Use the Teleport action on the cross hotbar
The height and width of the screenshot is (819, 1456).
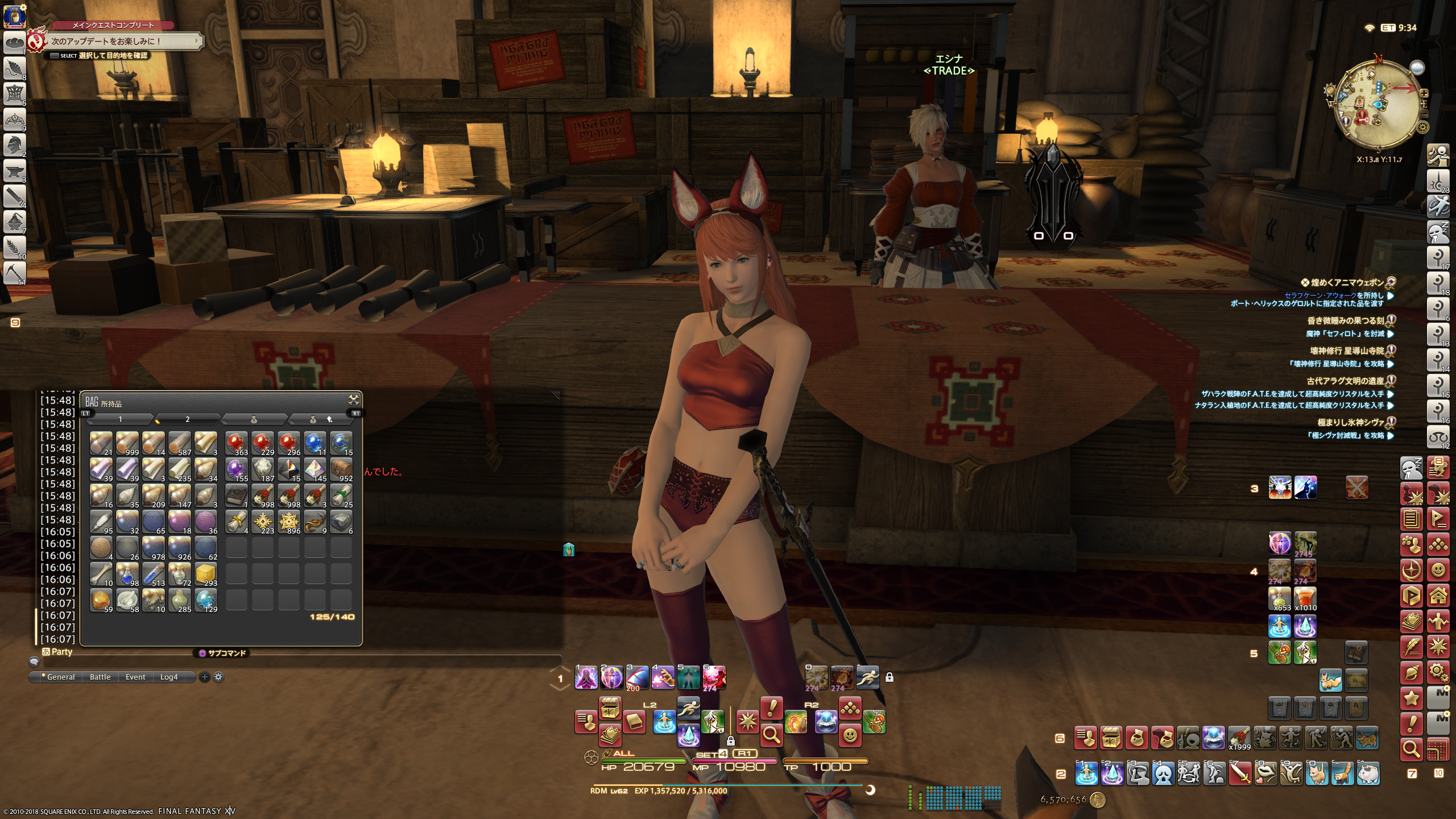688,735
